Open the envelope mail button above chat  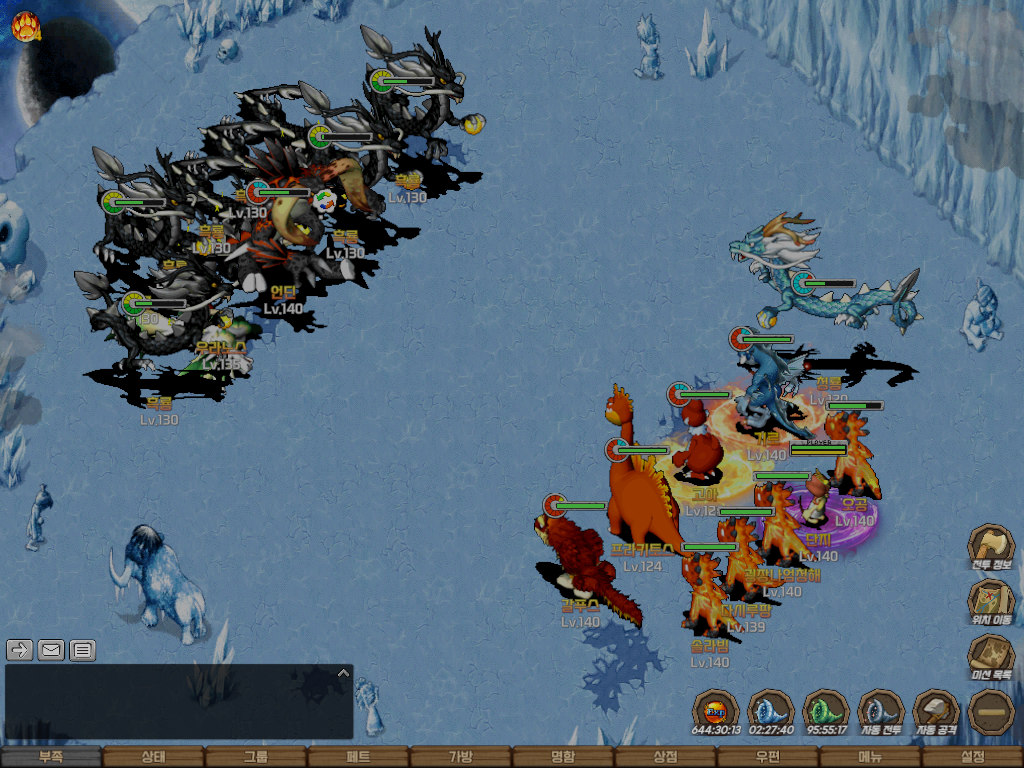(51, 650)
